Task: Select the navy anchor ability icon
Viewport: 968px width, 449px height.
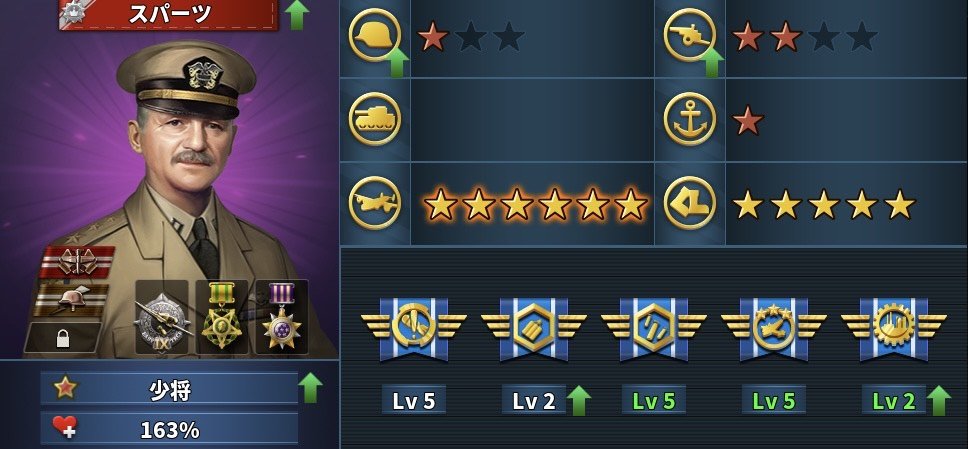Action: point(689,119)
